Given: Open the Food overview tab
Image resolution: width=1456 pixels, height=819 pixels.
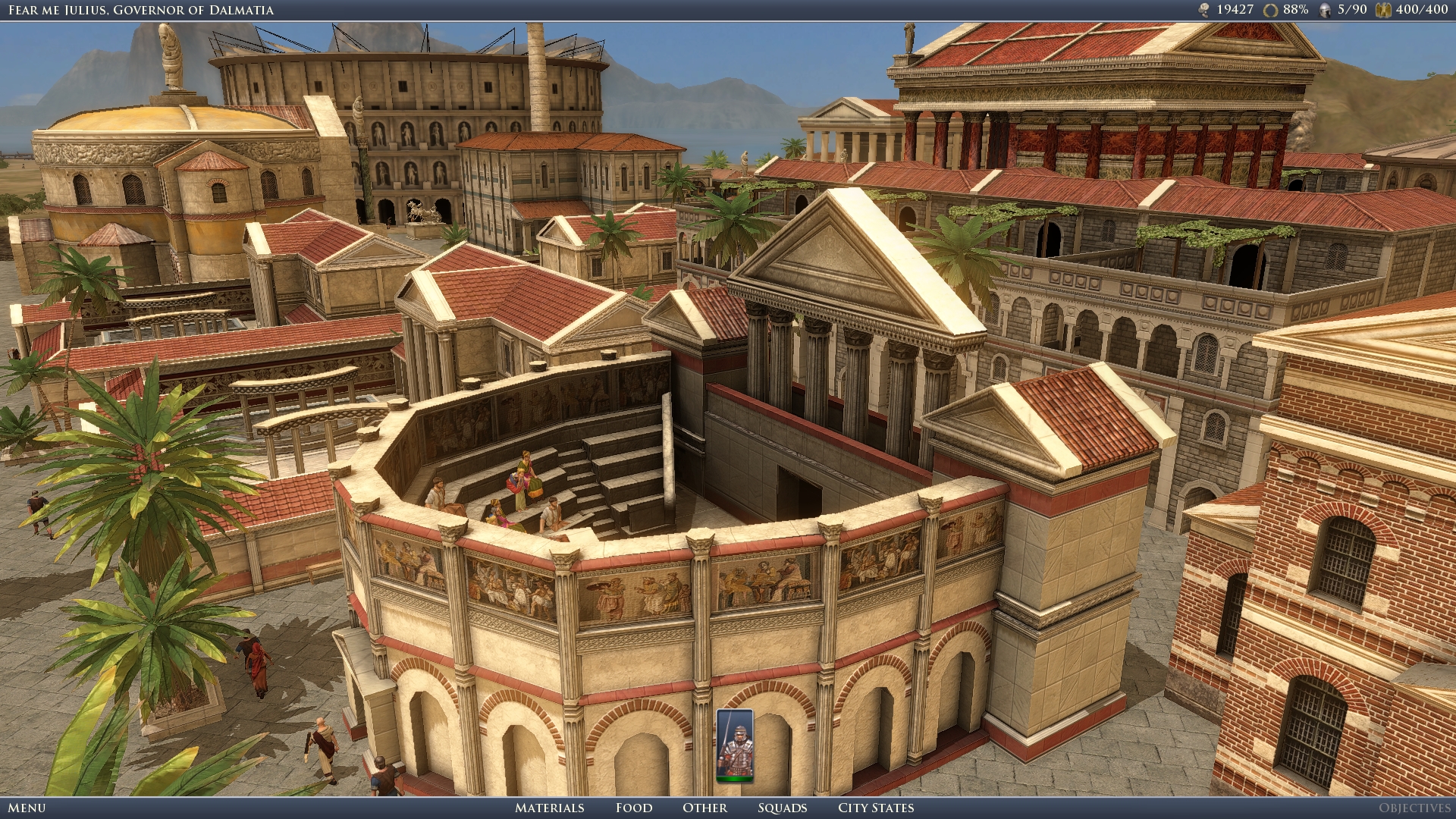Looking at the screenshot, I should (x=634, y=808).
